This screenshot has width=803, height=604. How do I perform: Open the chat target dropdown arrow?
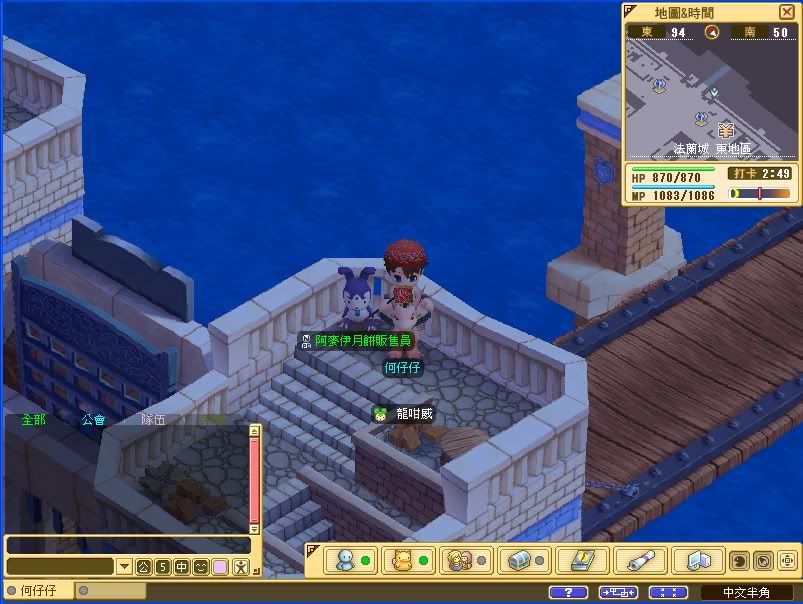(x=125, y=567)
